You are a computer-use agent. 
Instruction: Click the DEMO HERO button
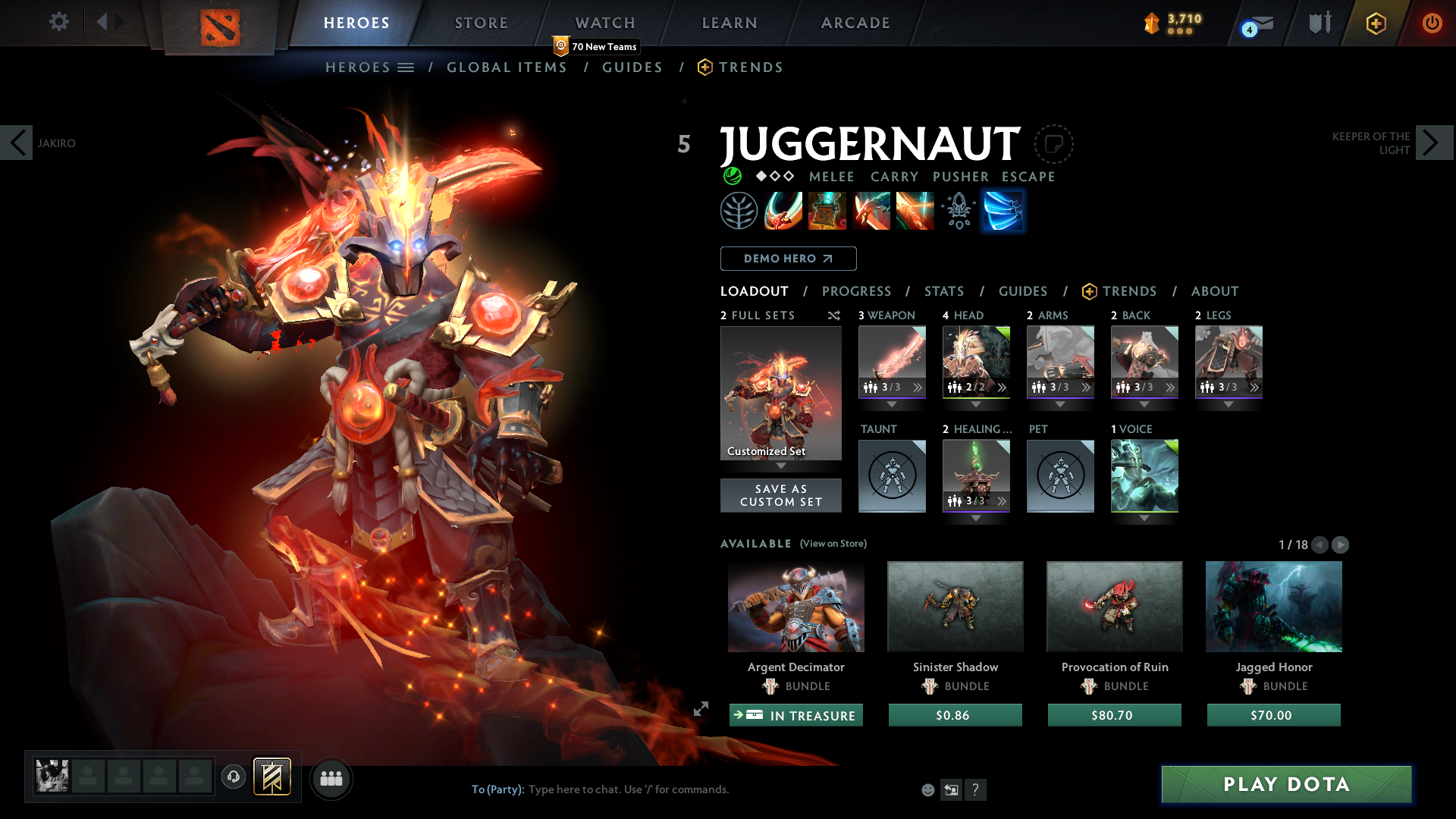[787, 259]
